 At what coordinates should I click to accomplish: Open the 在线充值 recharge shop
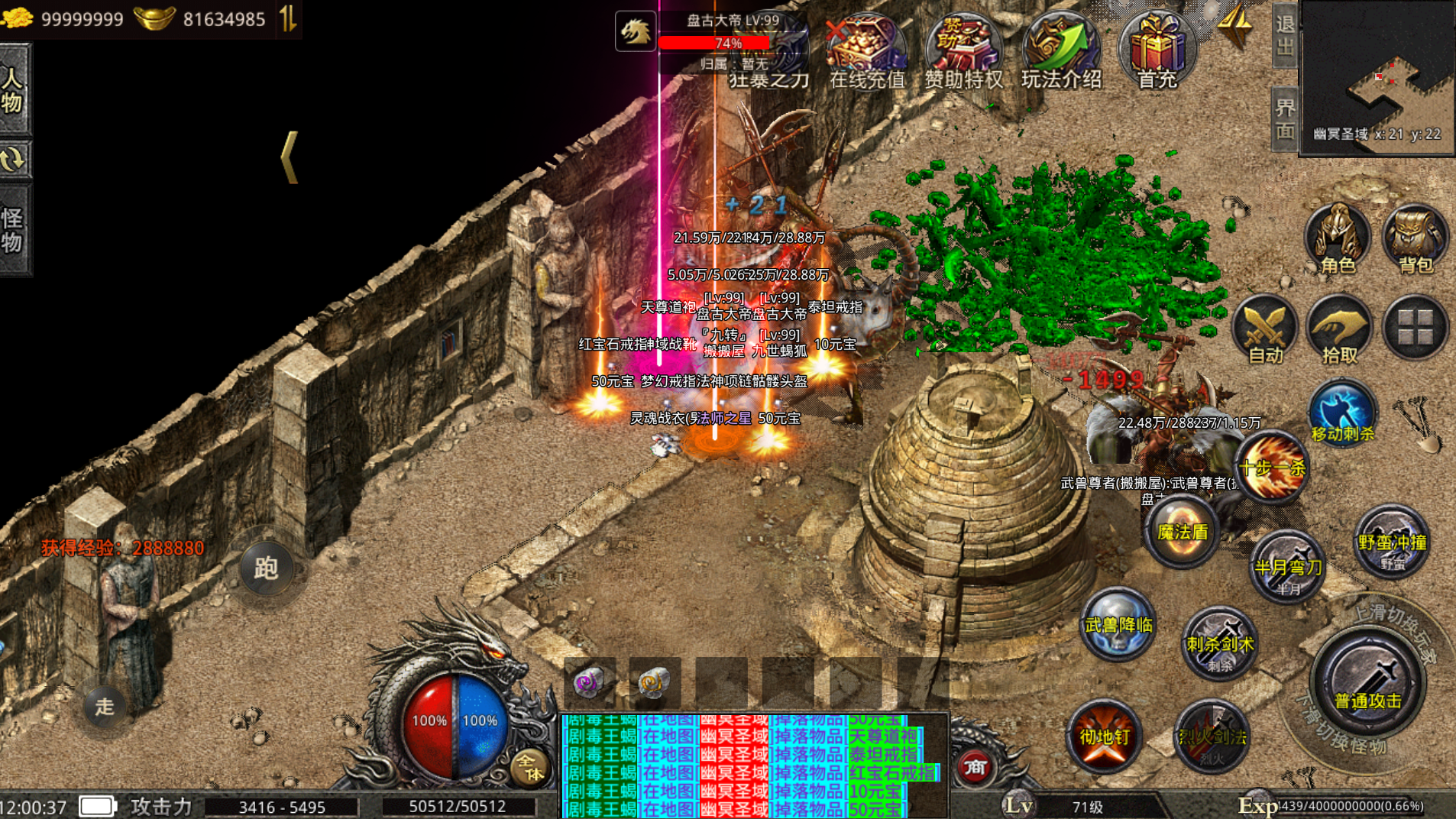pyautogui.click(x=867, y=50)
